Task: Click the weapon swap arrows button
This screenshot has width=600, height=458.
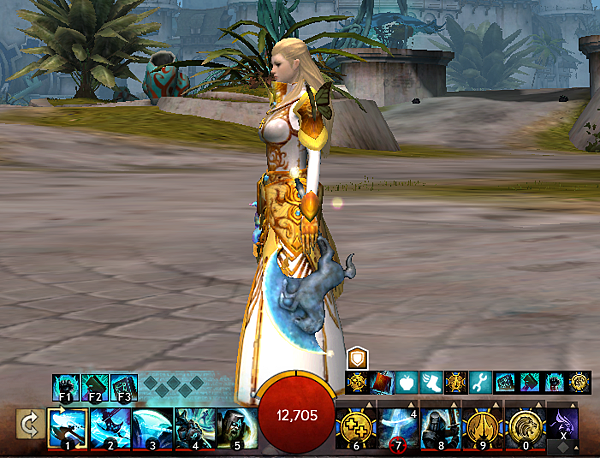Action: (28, 426)
